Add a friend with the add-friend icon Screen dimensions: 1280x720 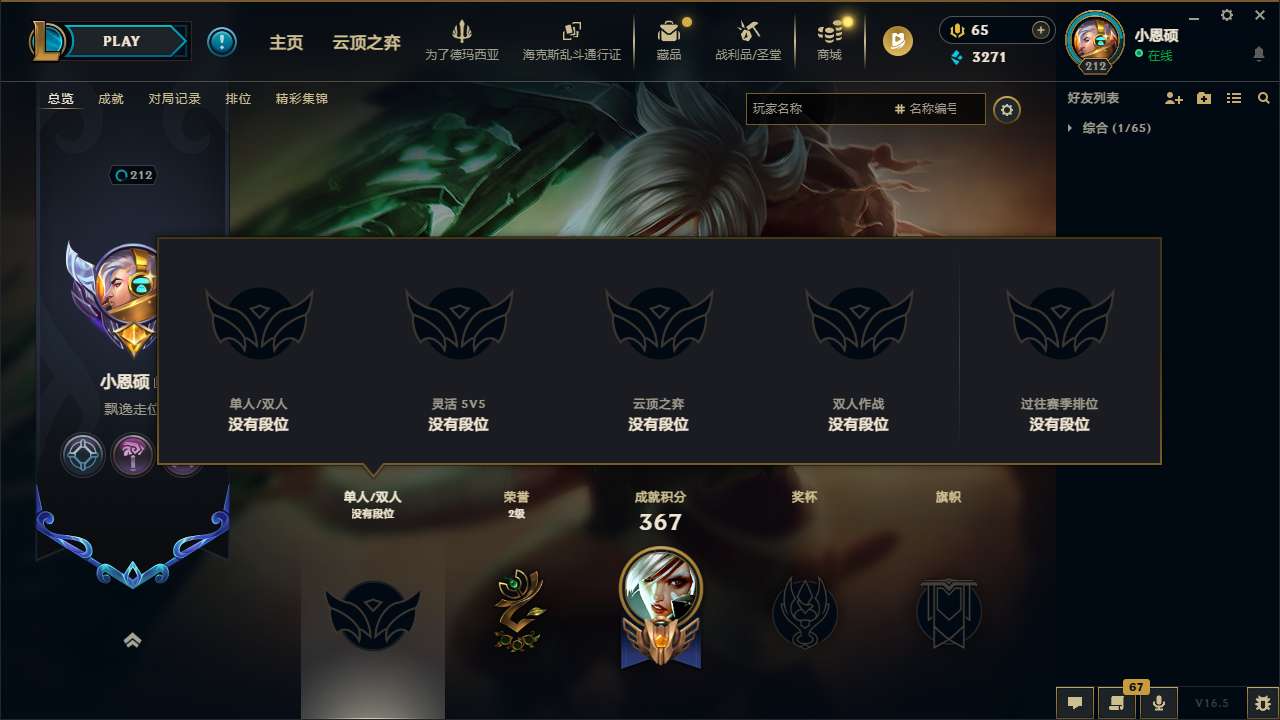tap(1173, 98)
